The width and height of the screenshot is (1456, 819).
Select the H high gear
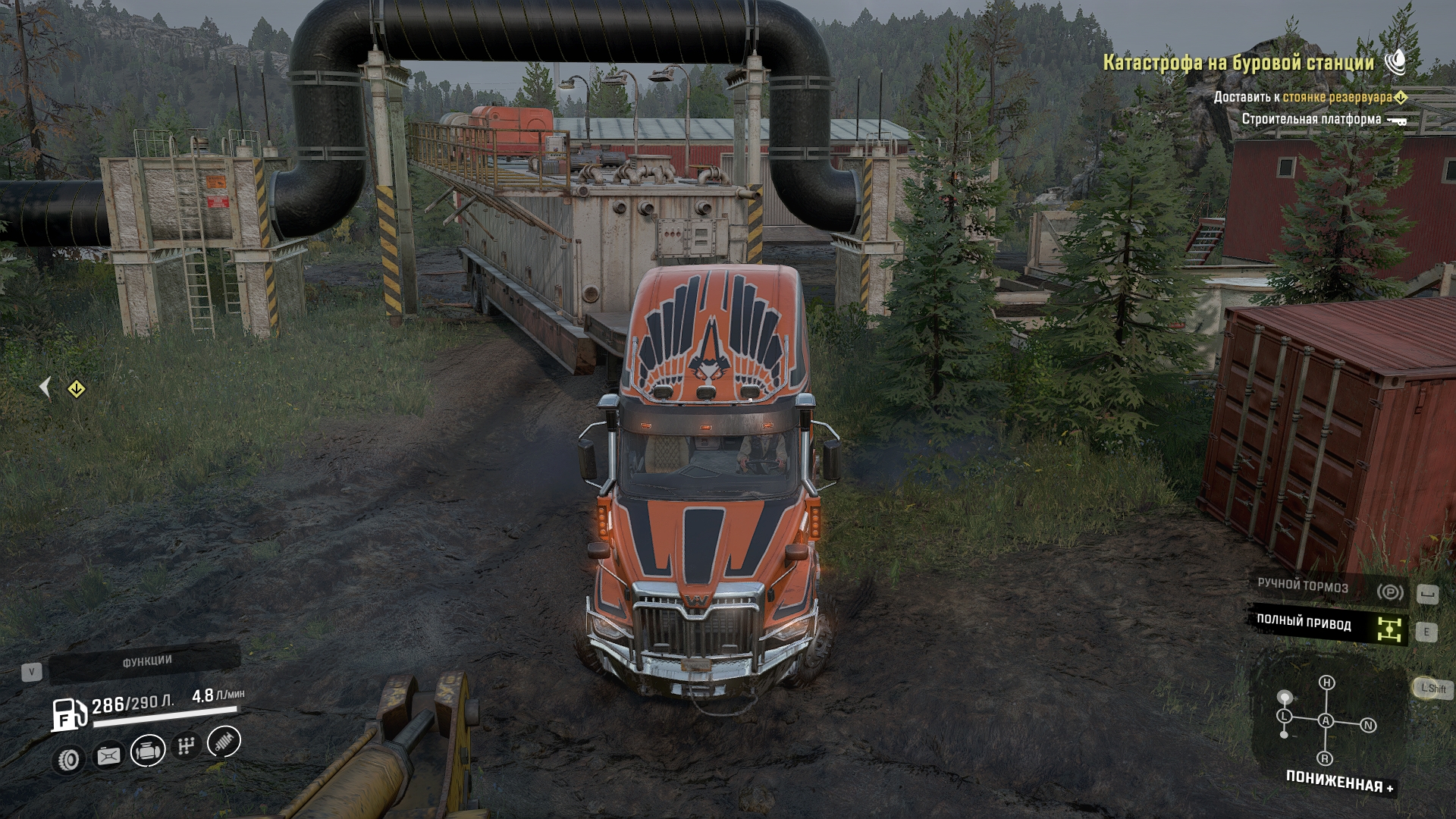pos(1326,682)
